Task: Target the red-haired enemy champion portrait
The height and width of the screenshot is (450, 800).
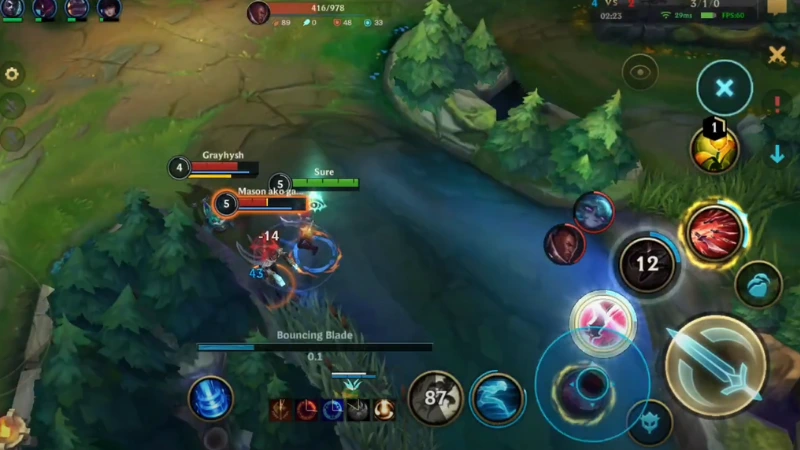Action: click(x=565, y=244)
